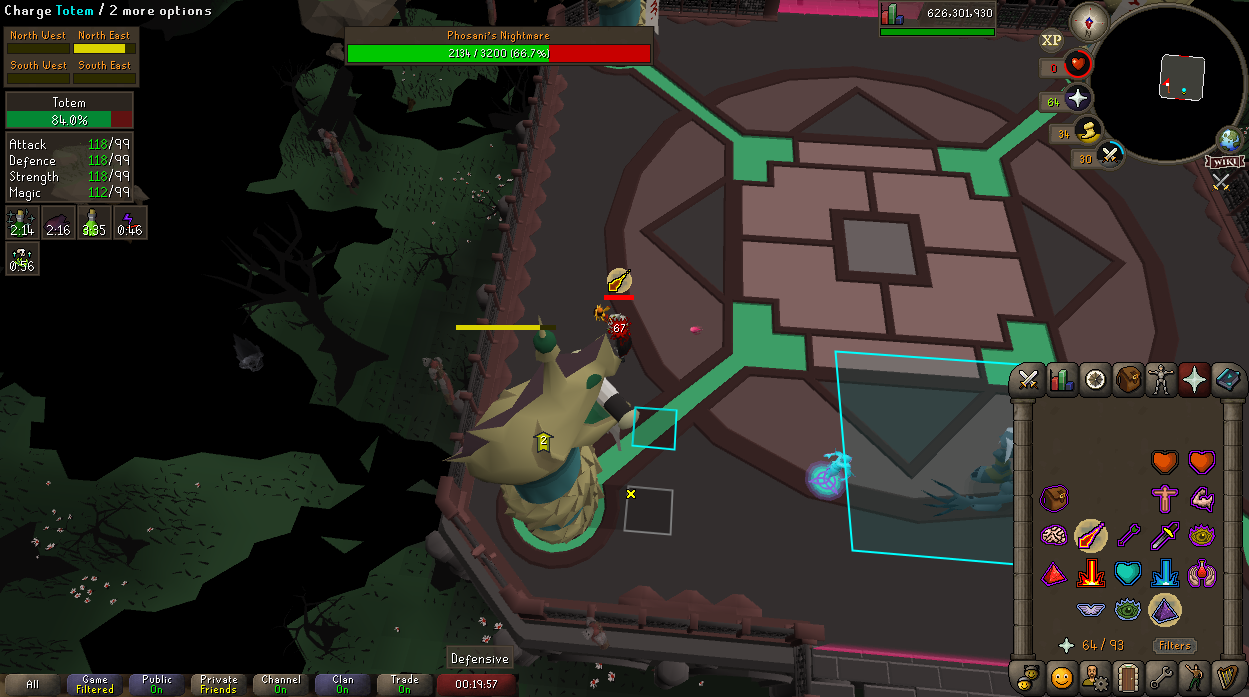The height and width of the screenshot is (697, 1249).
Task: Toggle the XP drops button
Action: pyautogui.click(x=1051, y=40)
